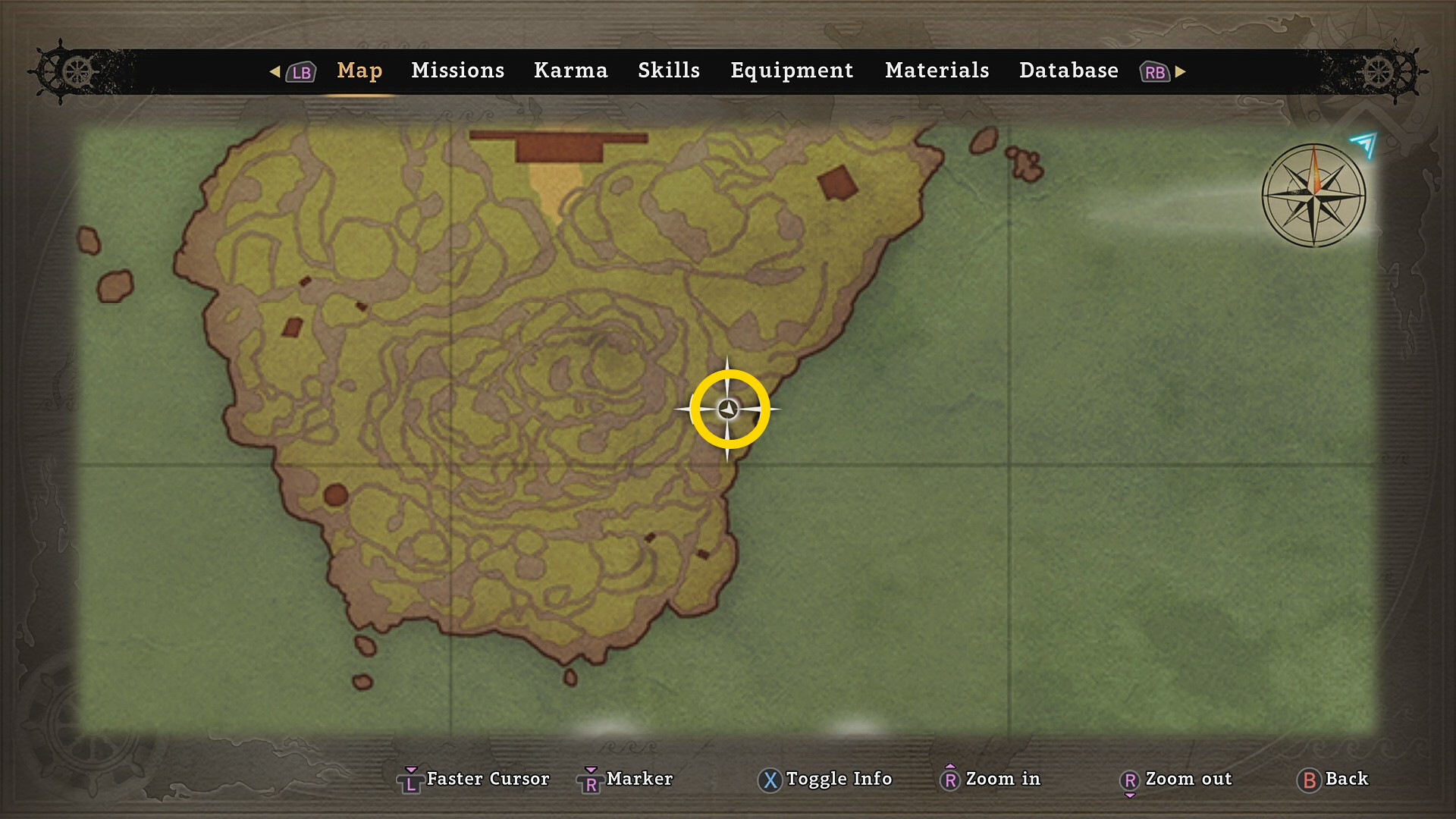Click the compass rose on the map
Viewport: 1456px width, 819px height.
tap(1313, 196)
